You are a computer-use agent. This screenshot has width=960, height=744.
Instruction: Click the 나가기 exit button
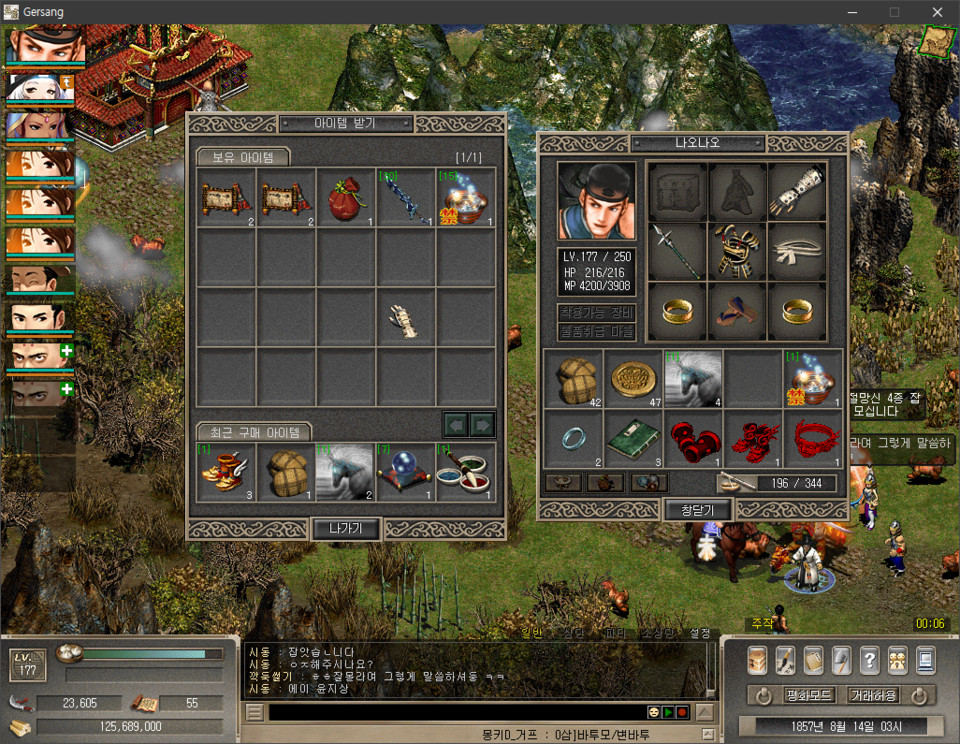pyautogui.click(x=346, y=529)
